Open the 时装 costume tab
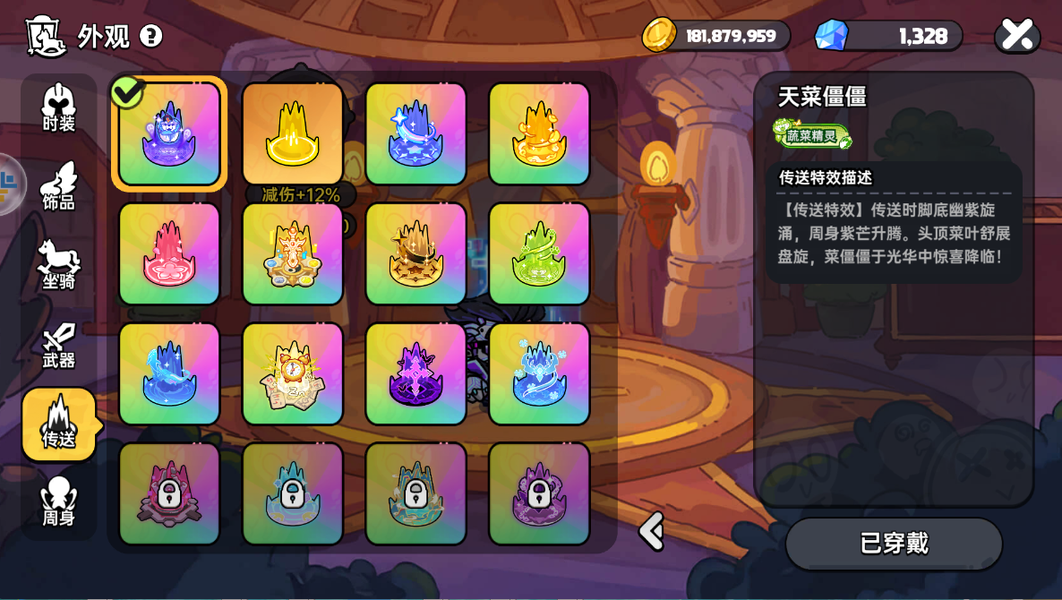The image size is (1062, 600). coord(59,108)
